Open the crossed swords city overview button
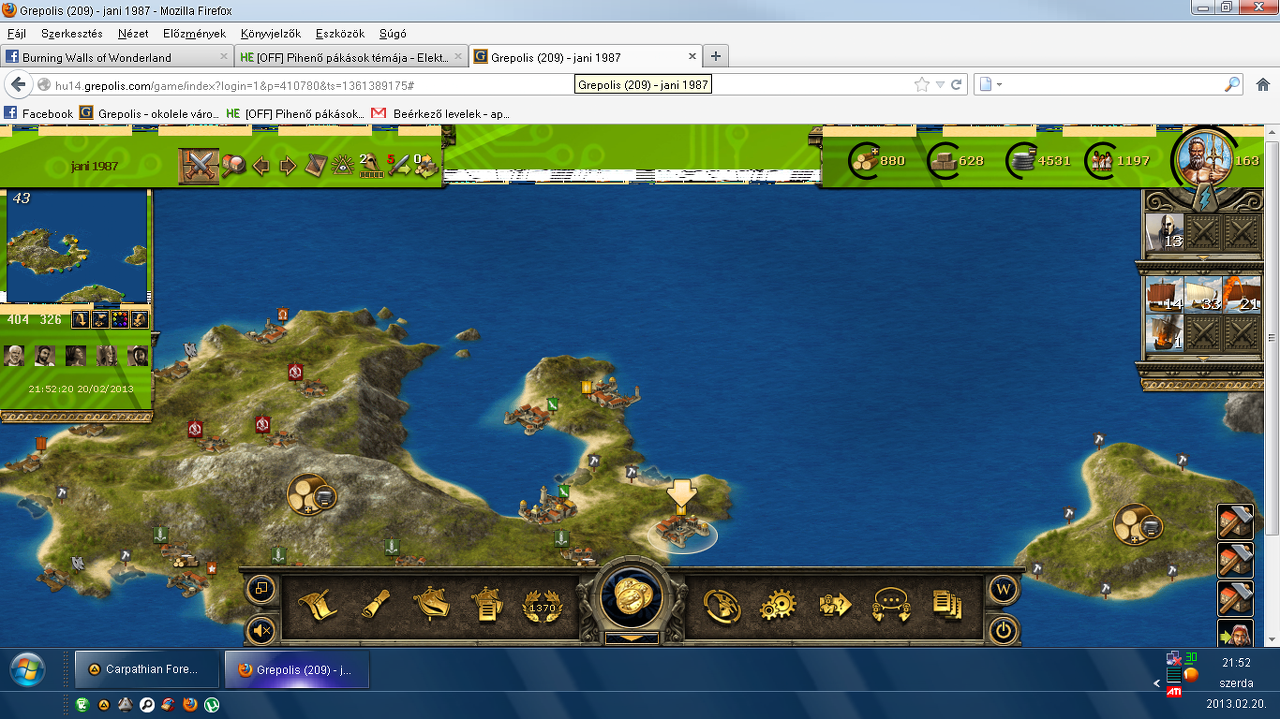 199,165
